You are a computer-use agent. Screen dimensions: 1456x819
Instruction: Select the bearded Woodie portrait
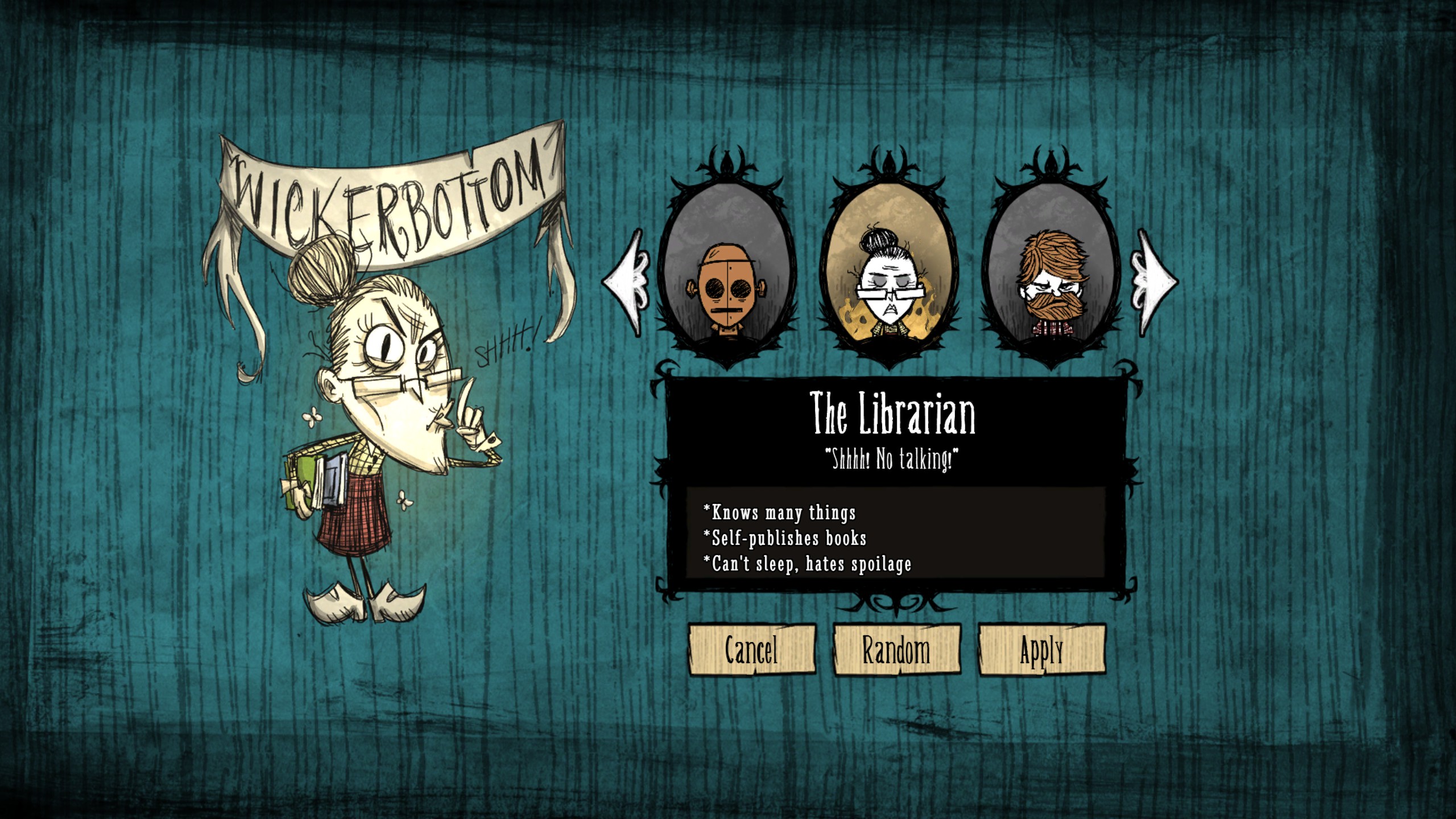(x=1052, y=273)
